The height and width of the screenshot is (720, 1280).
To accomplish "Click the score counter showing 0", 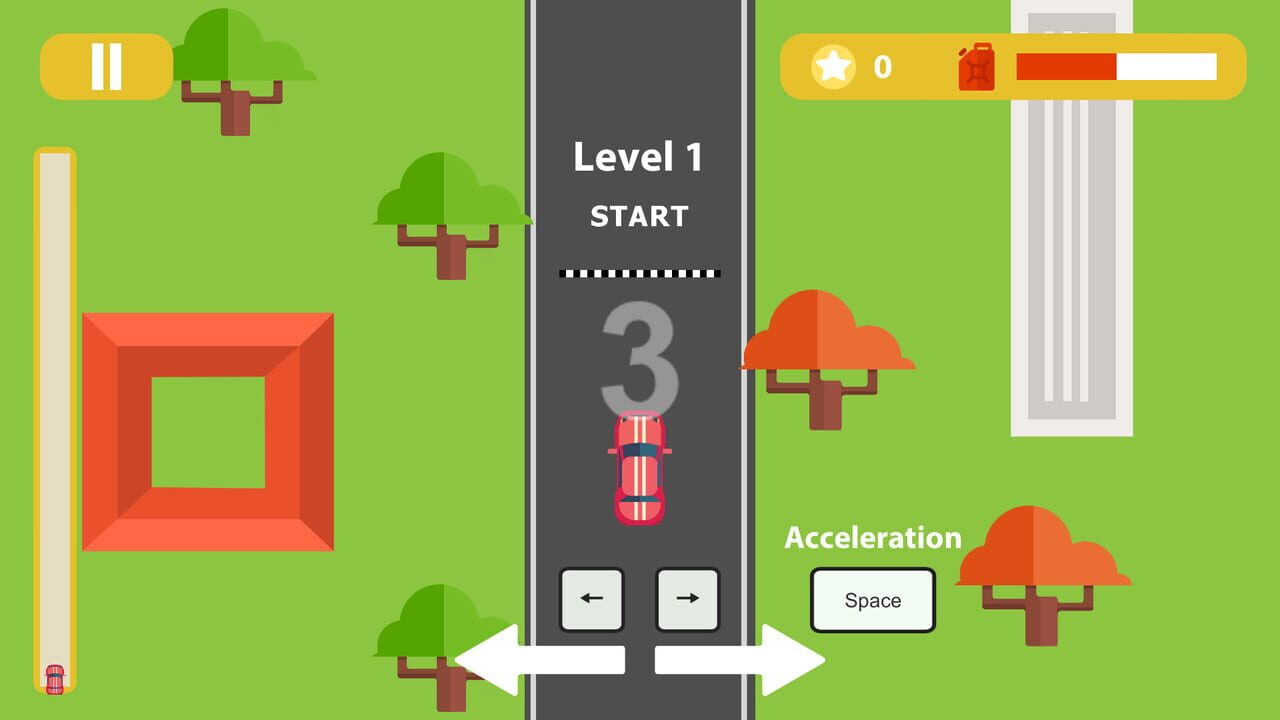I will click(x=883, y=68).
